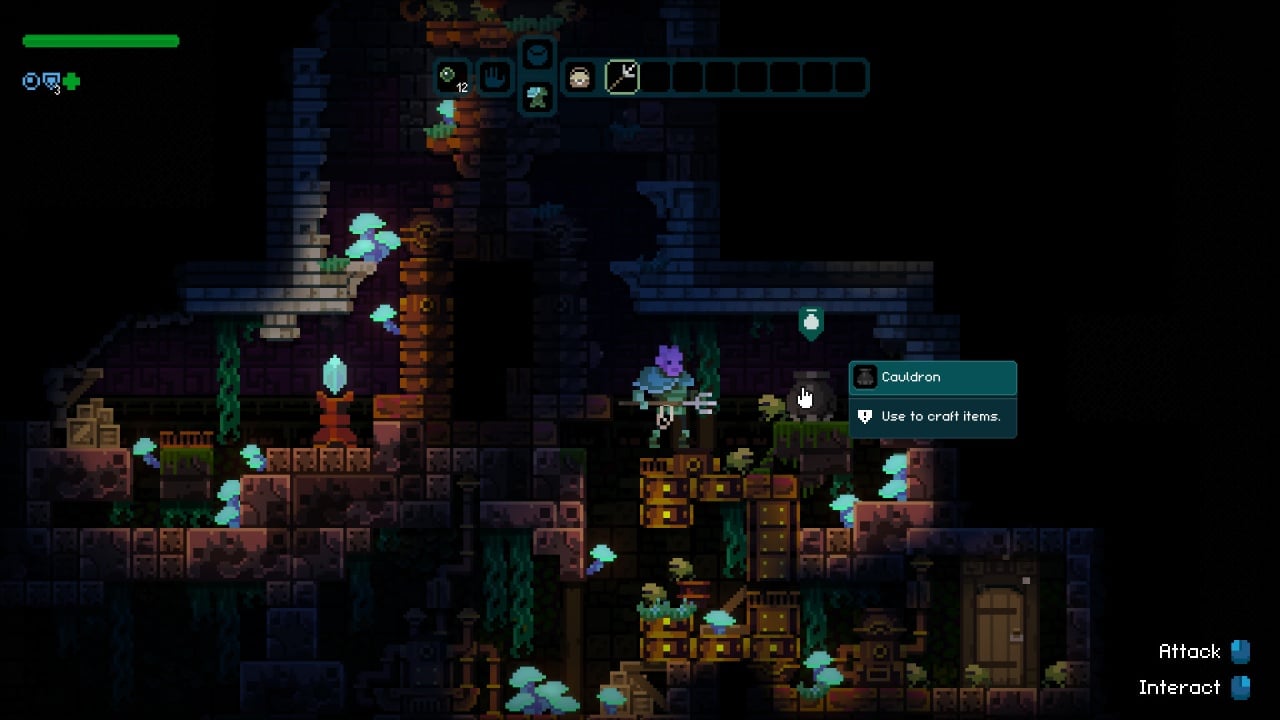The width and height of the screenshot is (1280, 720).
Task: Click the green cross healing status icon
Action: [71, 82]
